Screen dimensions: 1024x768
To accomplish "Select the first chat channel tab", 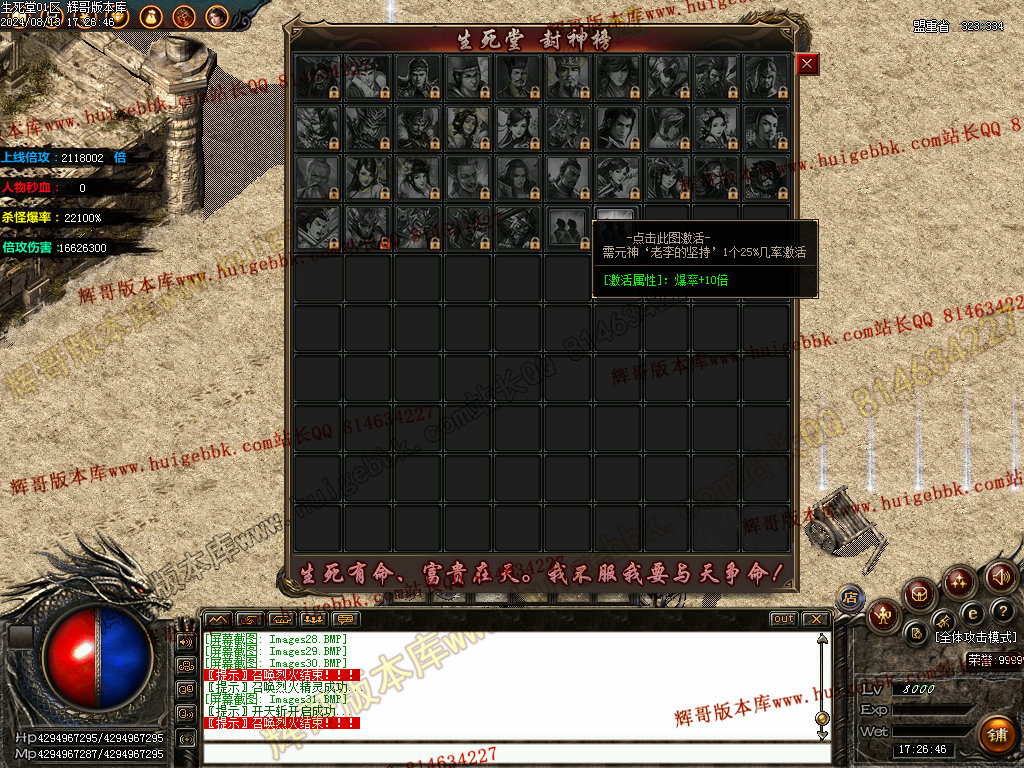I will pyautogui.click(x=218, y=619).
